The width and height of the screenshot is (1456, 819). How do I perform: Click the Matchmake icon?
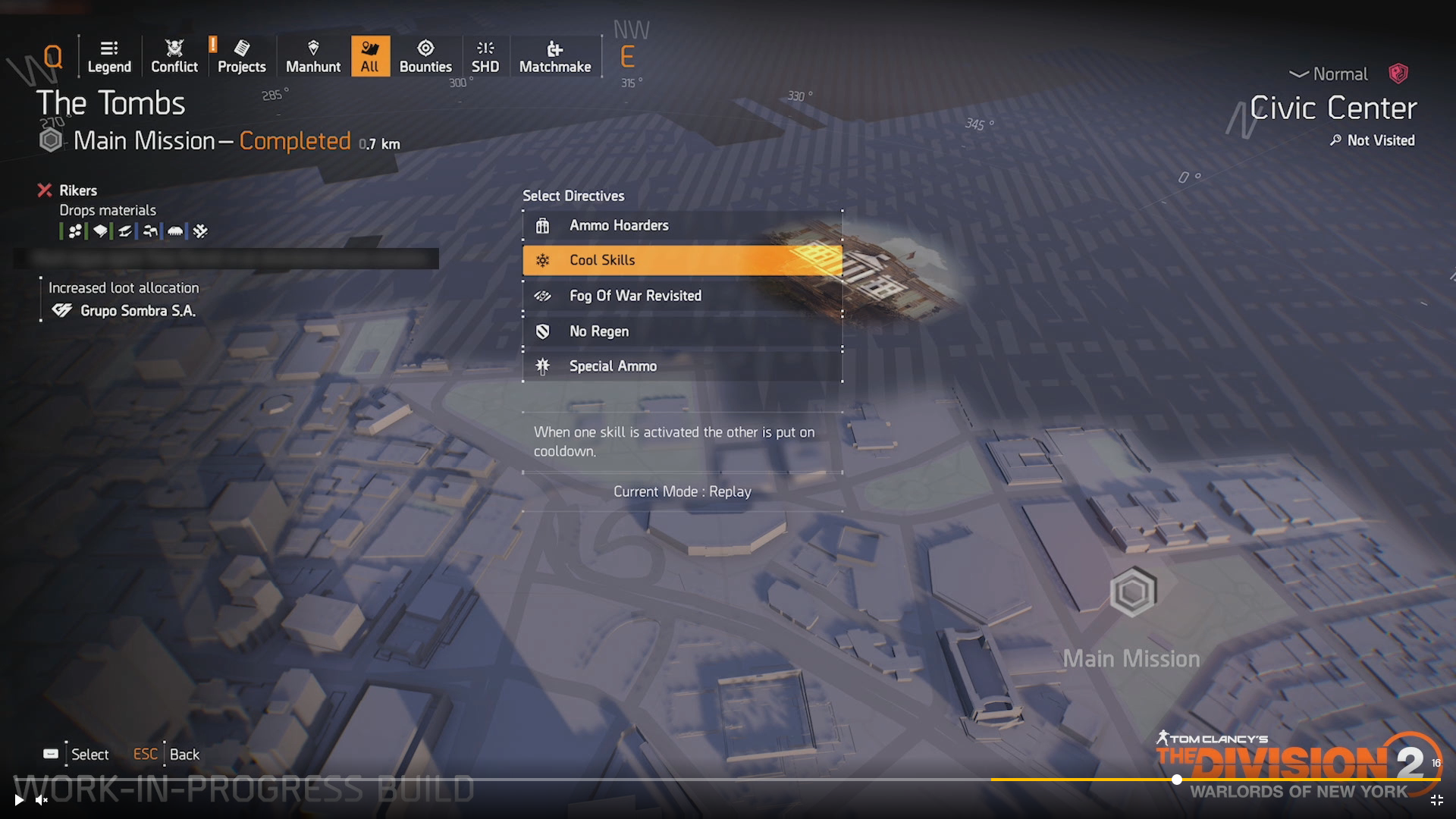pos(555,47)
